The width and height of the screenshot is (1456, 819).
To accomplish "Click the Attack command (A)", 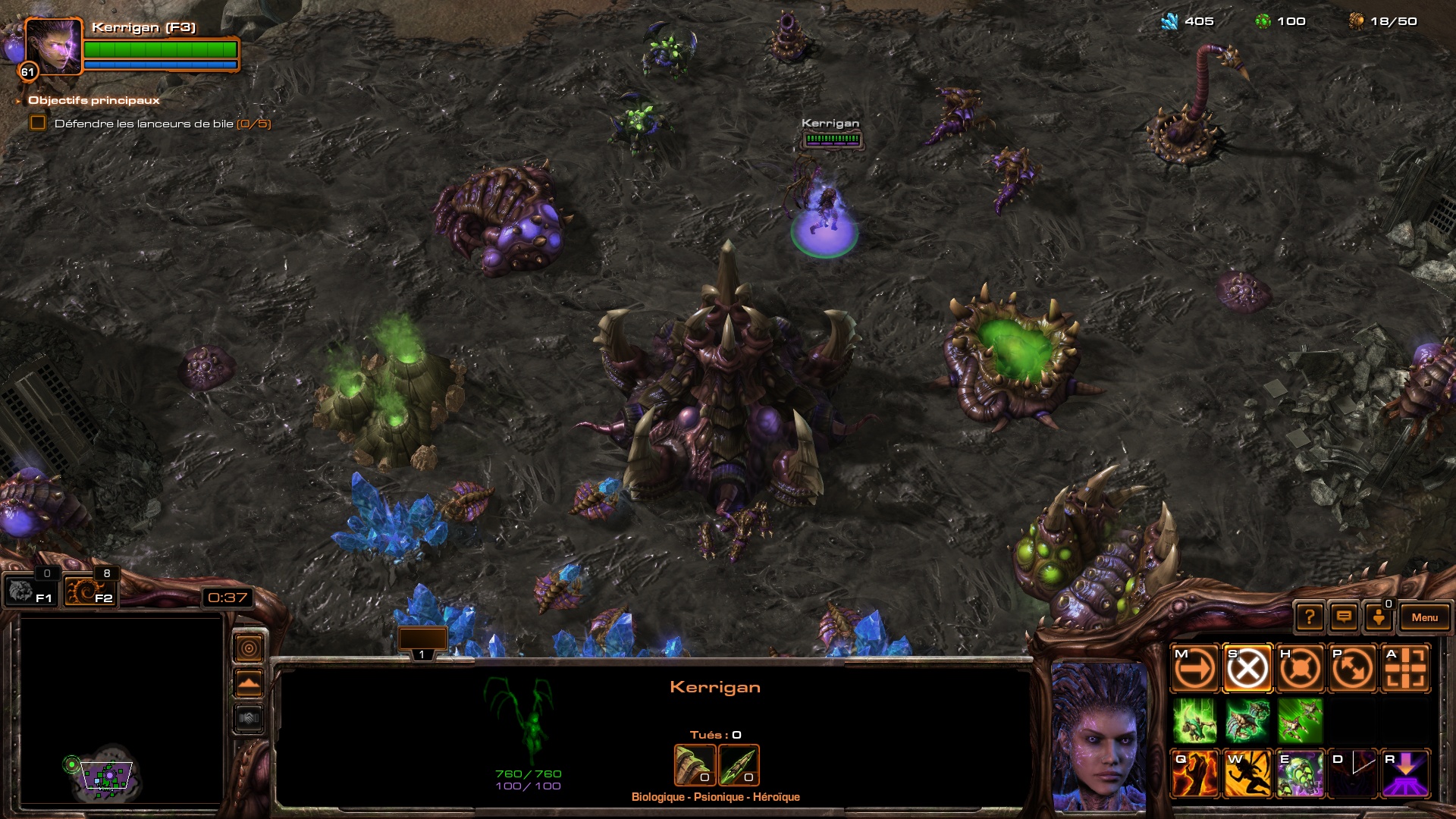I will point(1406,669).
